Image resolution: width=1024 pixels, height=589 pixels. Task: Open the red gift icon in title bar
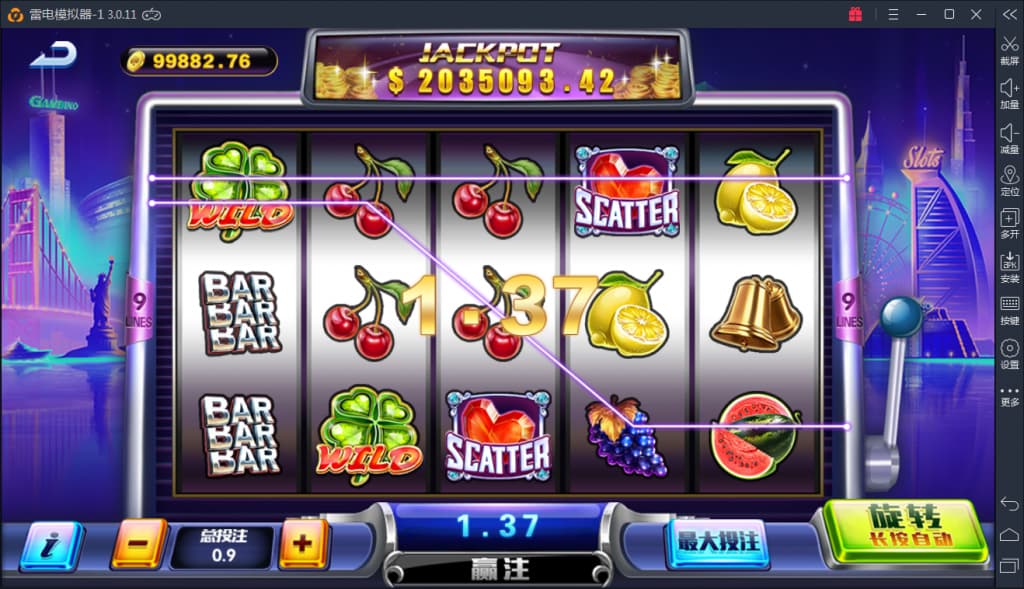[x=855, y=14]
